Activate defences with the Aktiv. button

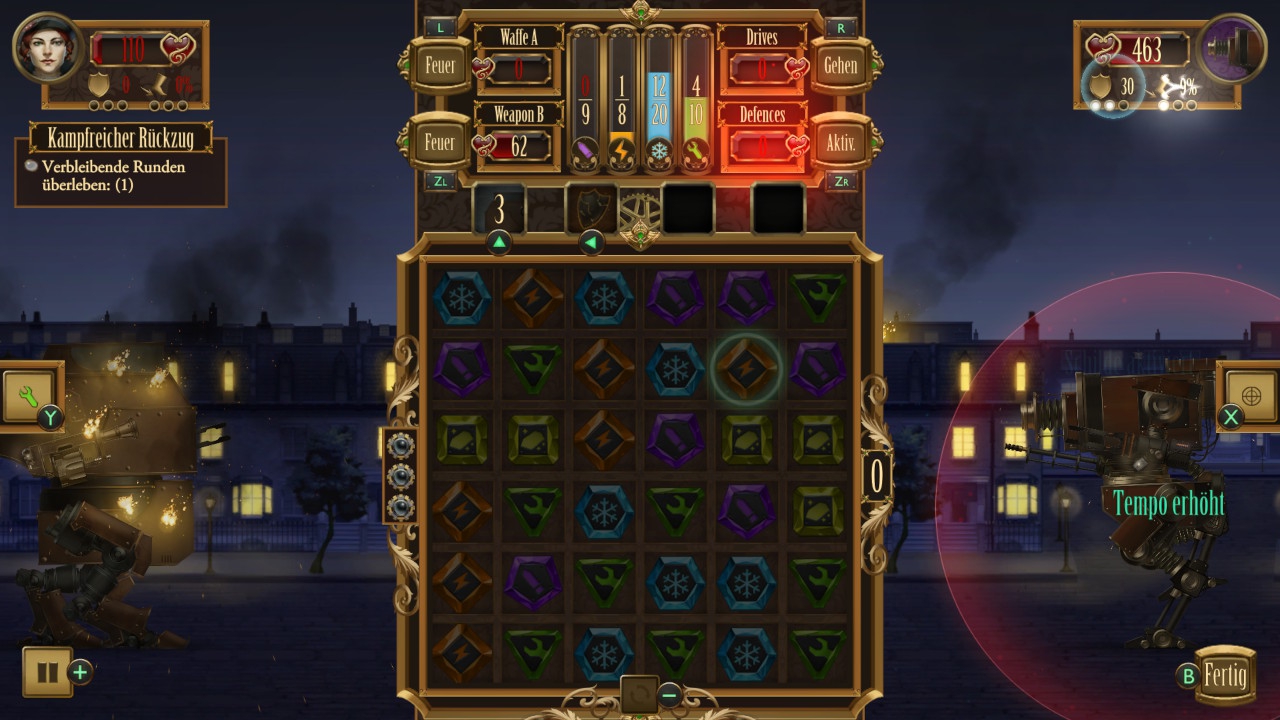point(841,142)
